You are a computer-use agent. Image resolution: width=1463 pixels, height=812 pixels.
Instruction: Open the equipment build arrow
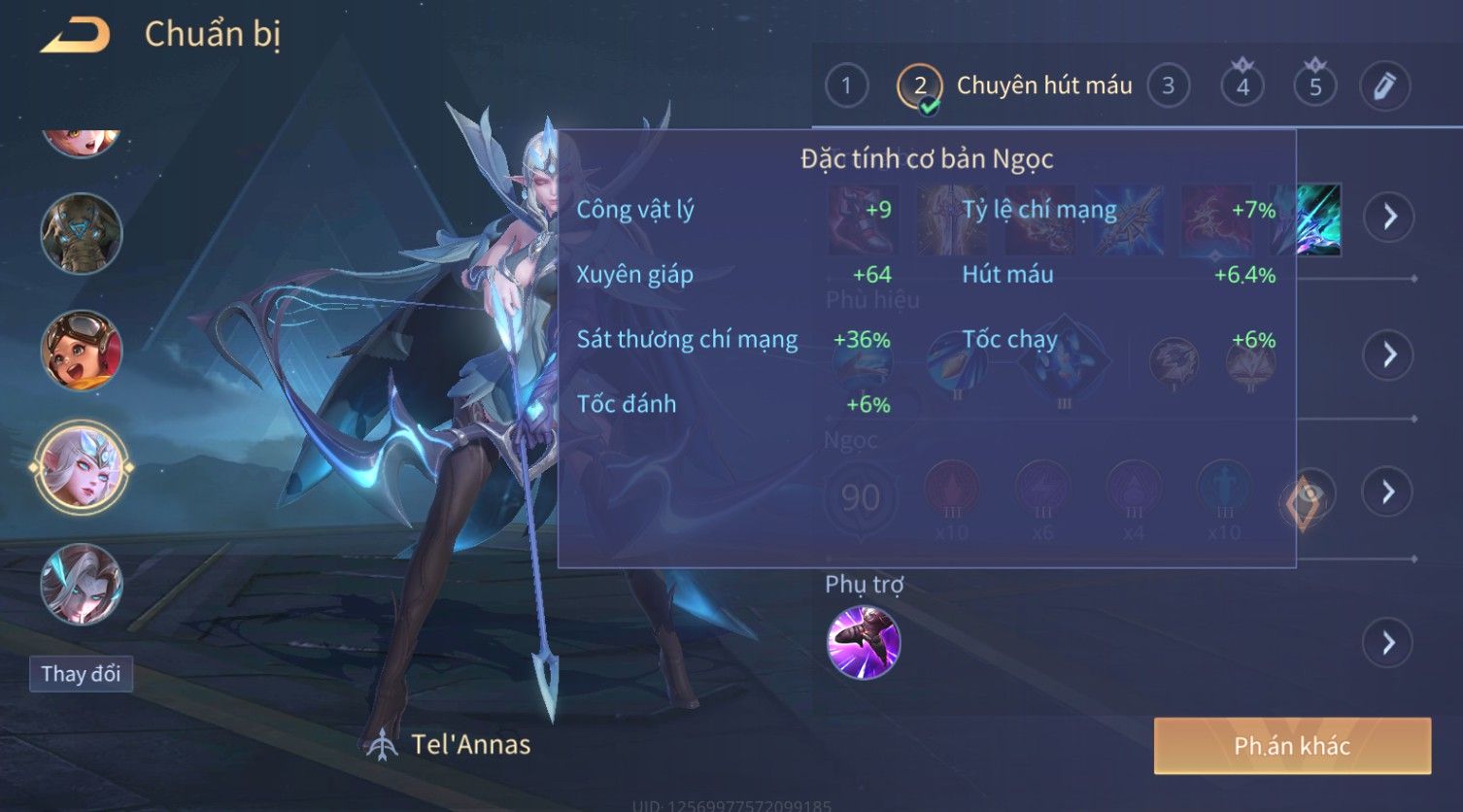pyautogui.click(x=1389, y=216)
